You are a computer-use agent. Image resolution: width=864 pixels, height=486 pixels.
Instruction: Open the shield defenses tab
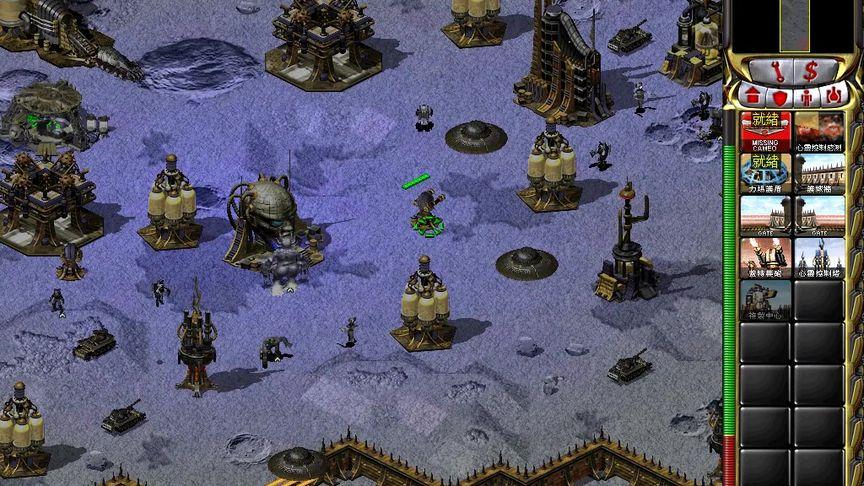point(780,97)
